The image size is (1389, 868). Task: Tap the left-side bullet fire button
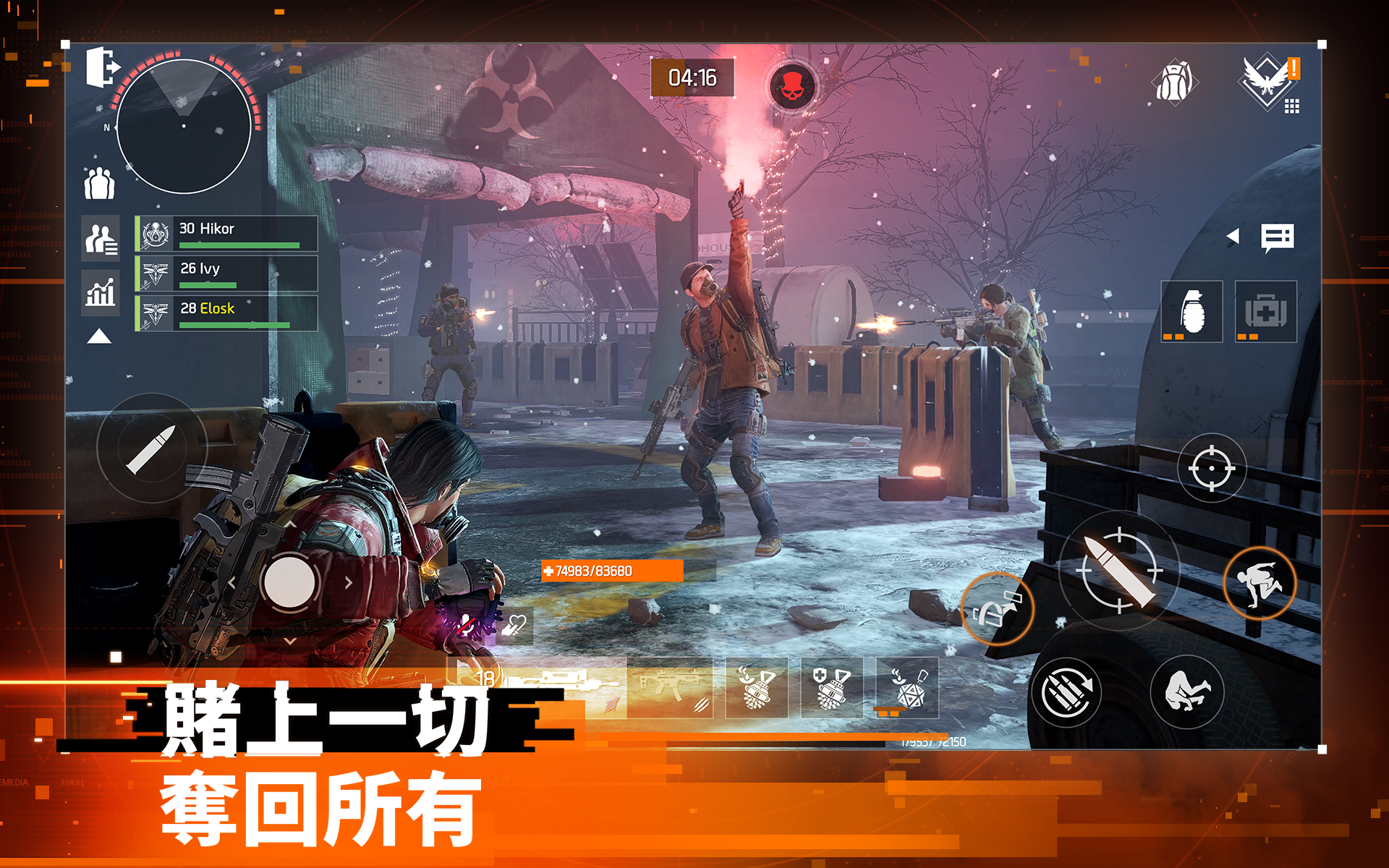[x=152, y=448]
